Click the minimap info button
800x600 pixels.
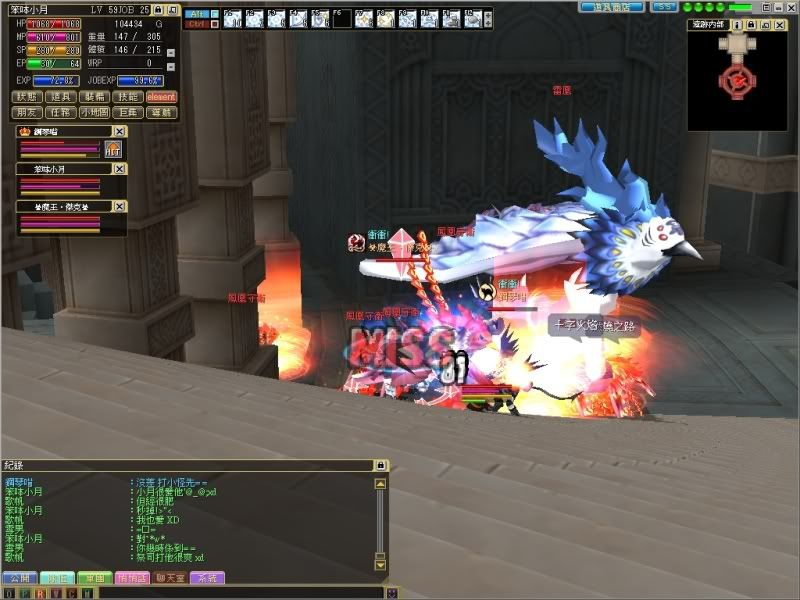point(737,25)
